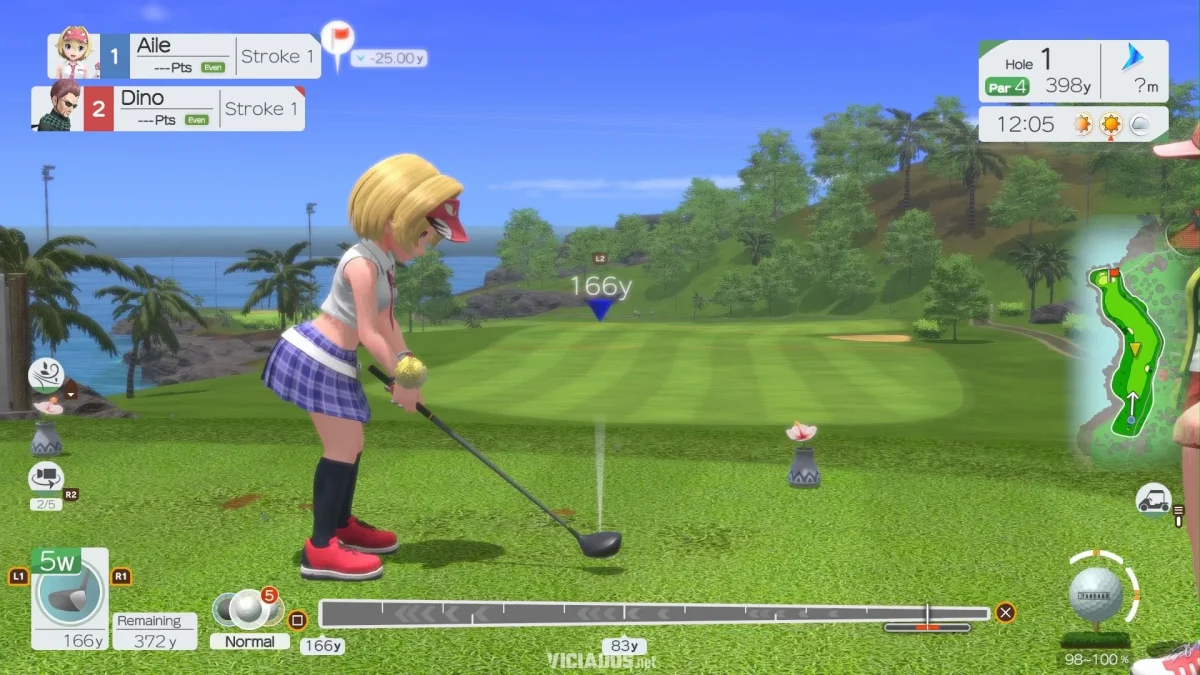Click the golf cart icon
The height and width of the screenshot is (675, 1200).
(x=1154, y=498)
